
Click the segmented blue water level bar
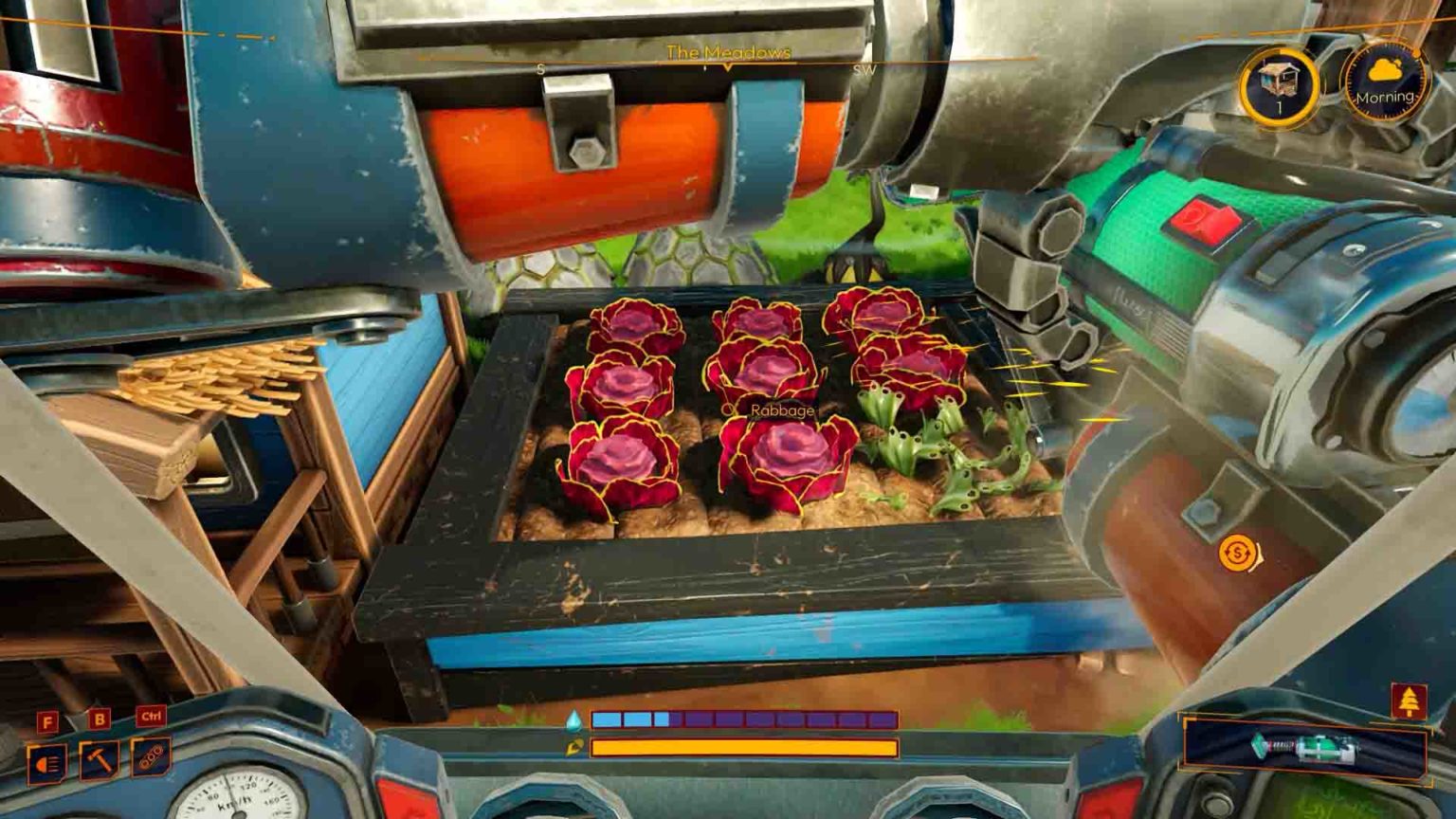pyautogui.click(x=744, y=720)
